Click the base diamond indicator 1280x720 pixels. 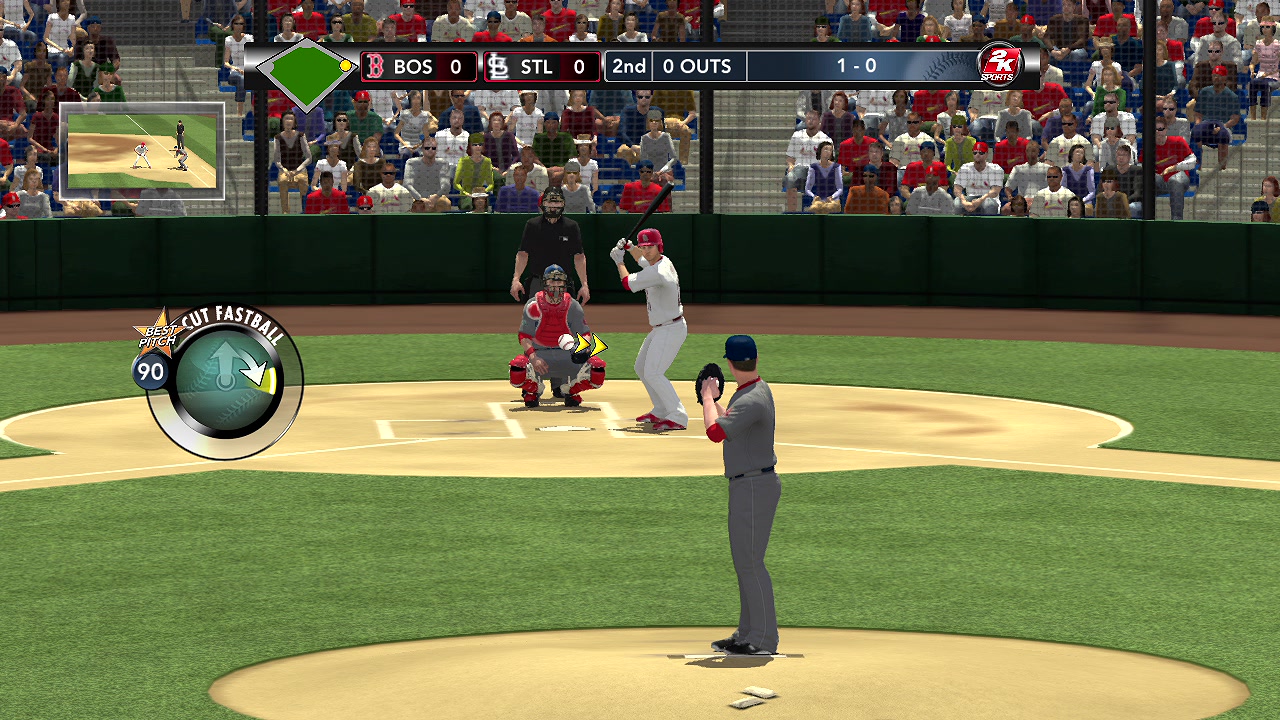(306, 68)
